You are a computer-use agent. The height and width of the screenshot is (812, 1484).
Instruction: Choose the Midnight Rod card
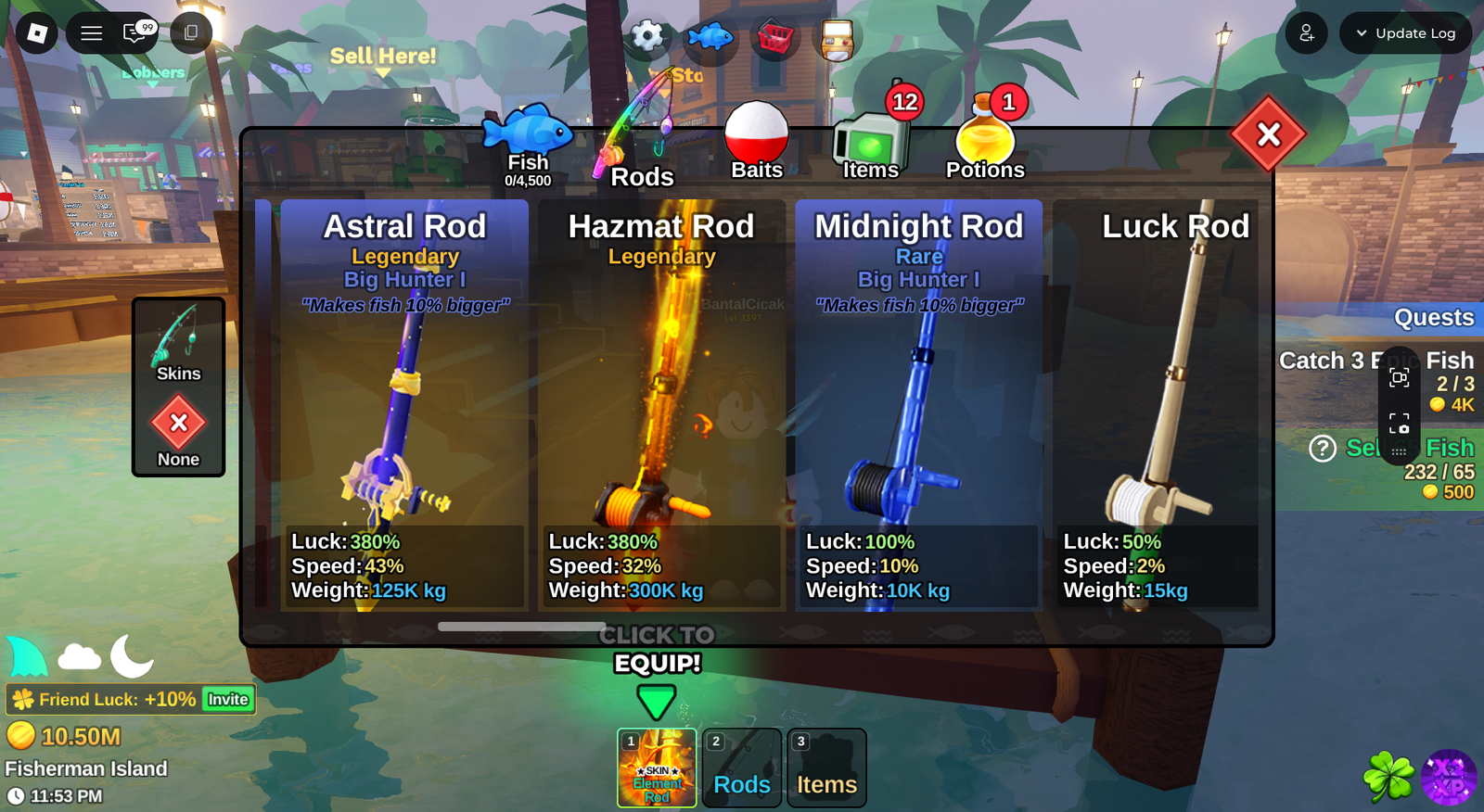coord(918,405)
